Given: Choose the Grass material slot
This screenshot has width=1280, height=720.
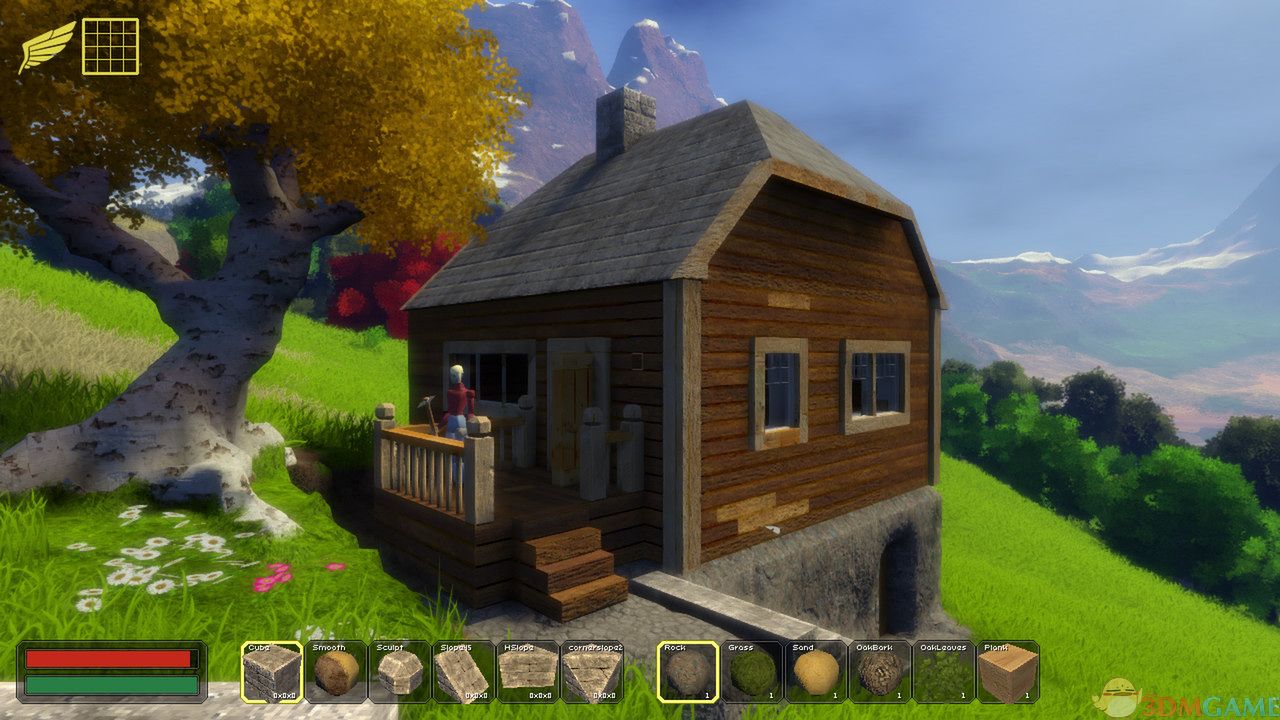Looking at the screenshot, I should [x=752, y=671].
